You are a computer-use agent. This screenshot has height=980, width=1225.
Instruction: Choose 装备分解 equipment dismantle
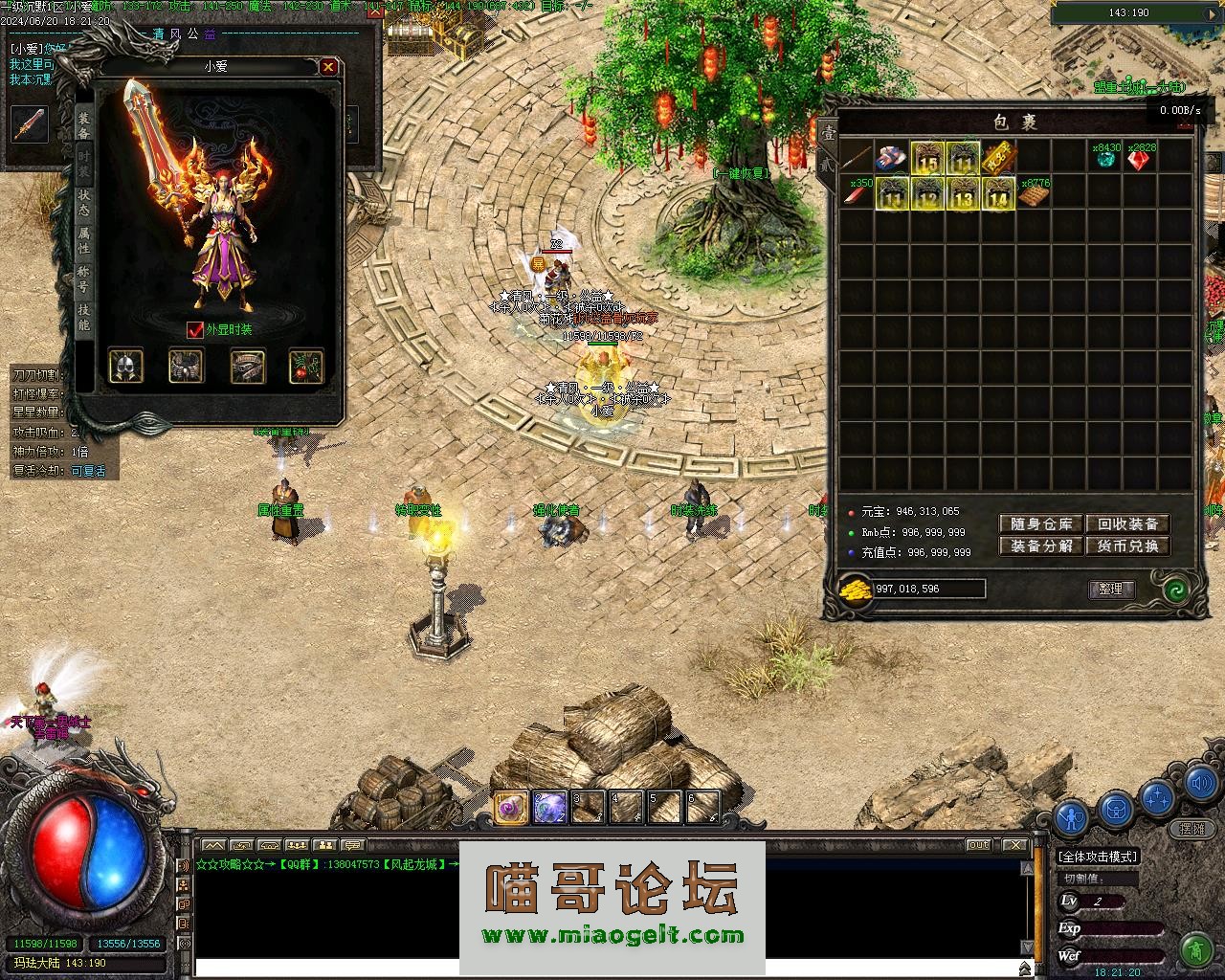1041,546
